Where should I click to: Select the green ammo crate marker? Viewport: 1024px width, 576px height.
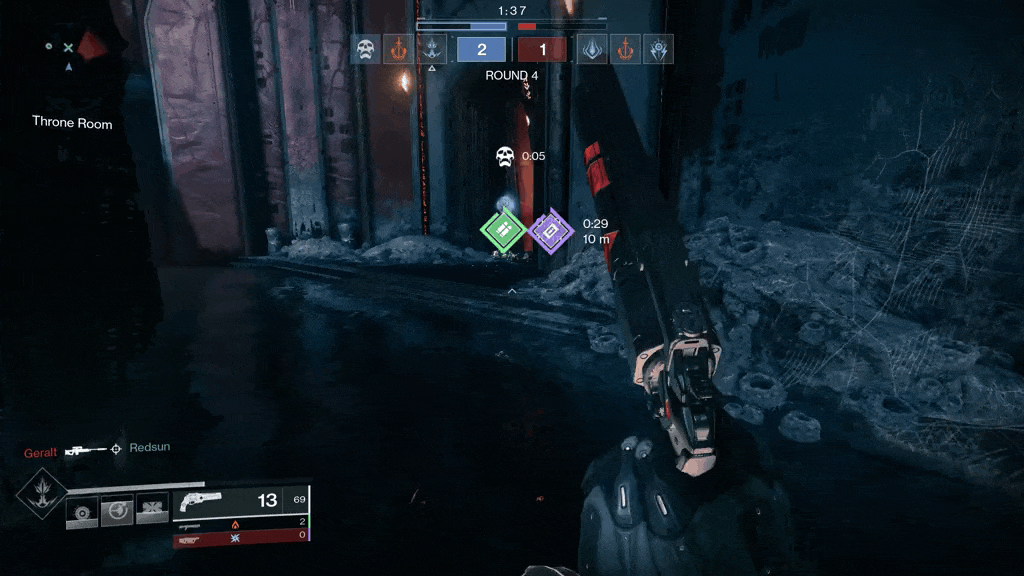pos(503,230)
